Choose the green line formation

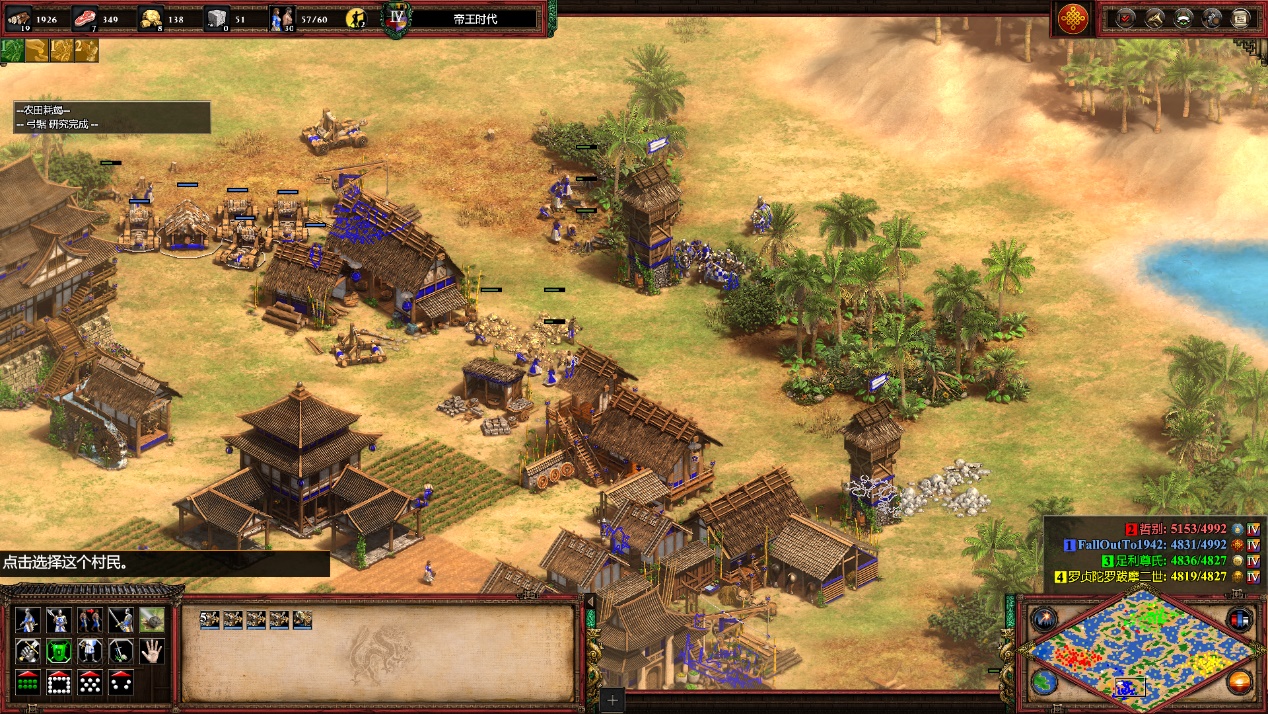27,683
